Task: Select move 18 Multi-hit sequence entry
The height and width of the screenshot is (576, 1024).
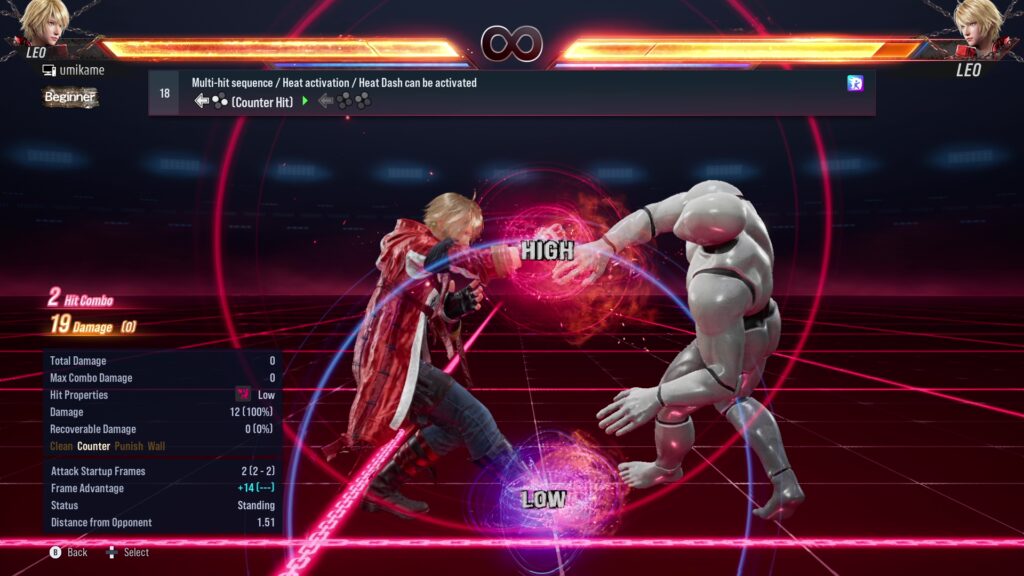Action: (x=510, y=93)
